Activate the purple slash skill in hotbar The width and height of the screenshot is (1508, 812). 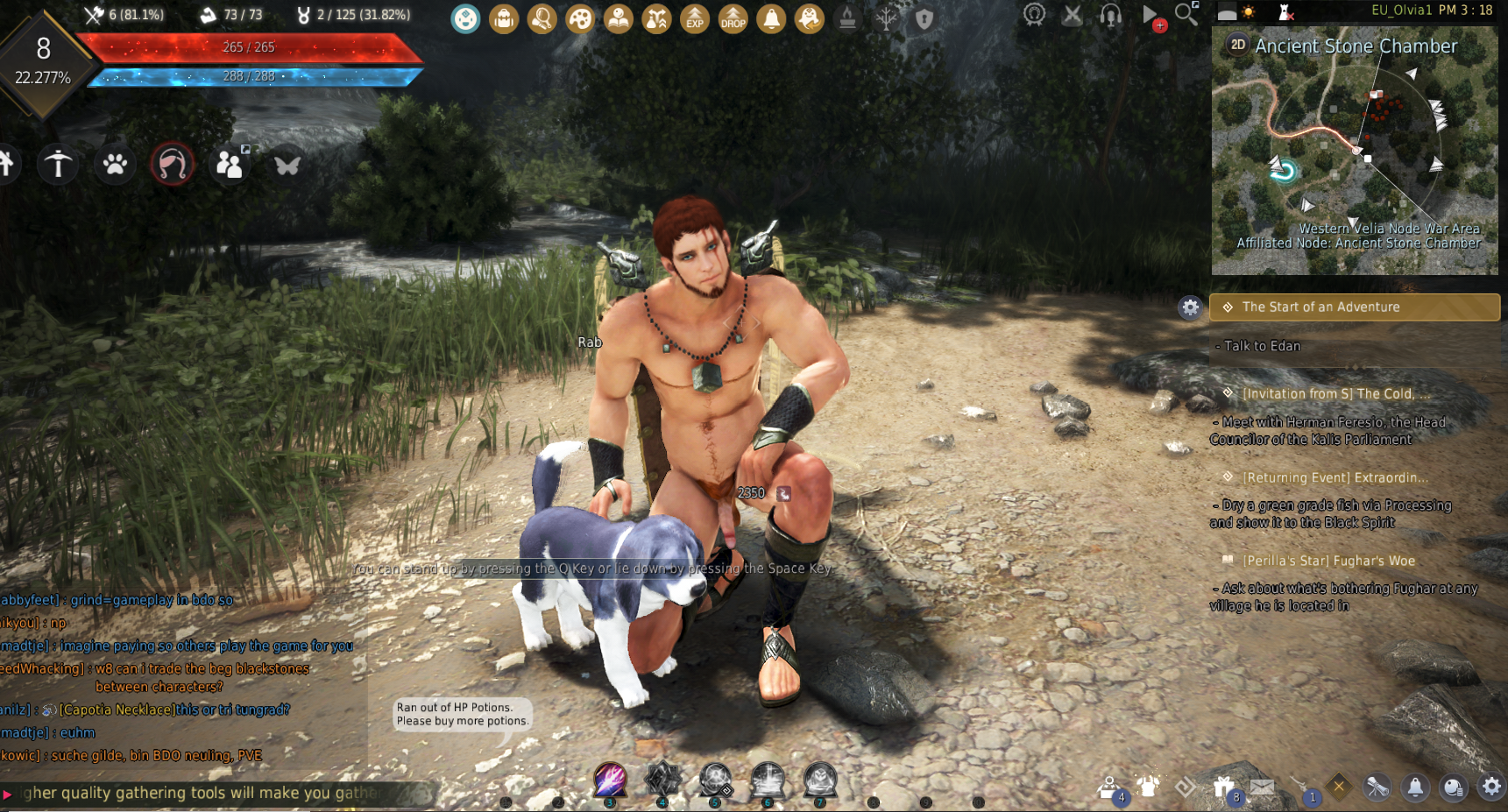[610, 779]
